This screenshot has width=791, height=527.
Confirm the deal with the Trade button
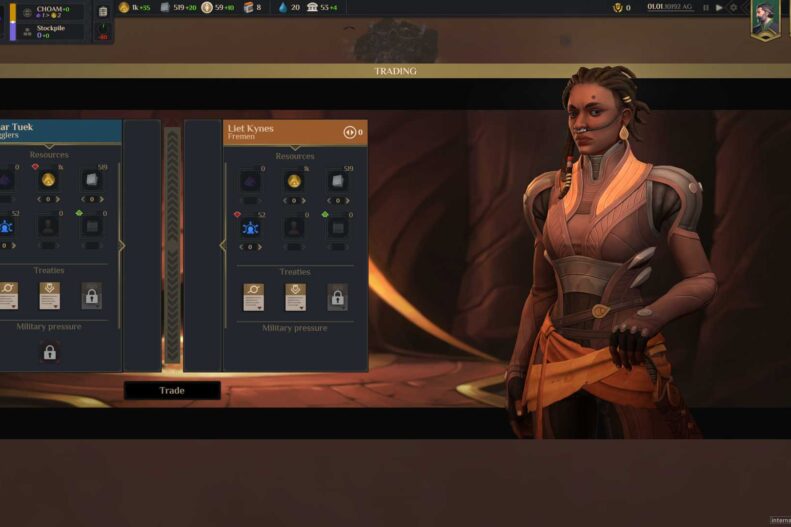pyautogui.click(x=172, y=390)
